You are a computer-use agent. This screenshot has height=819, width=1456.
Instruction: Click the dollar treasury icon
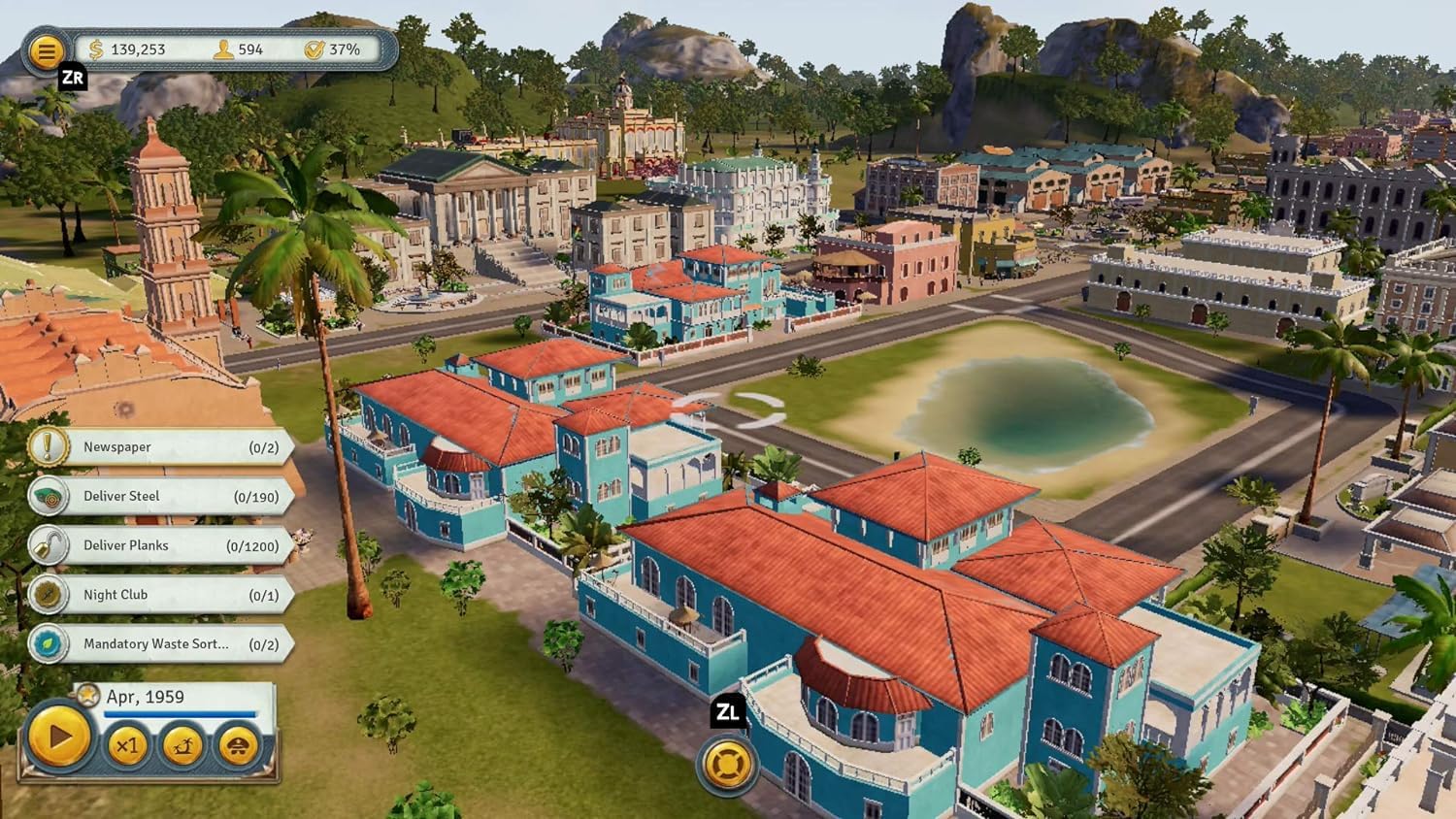(95, 49)
